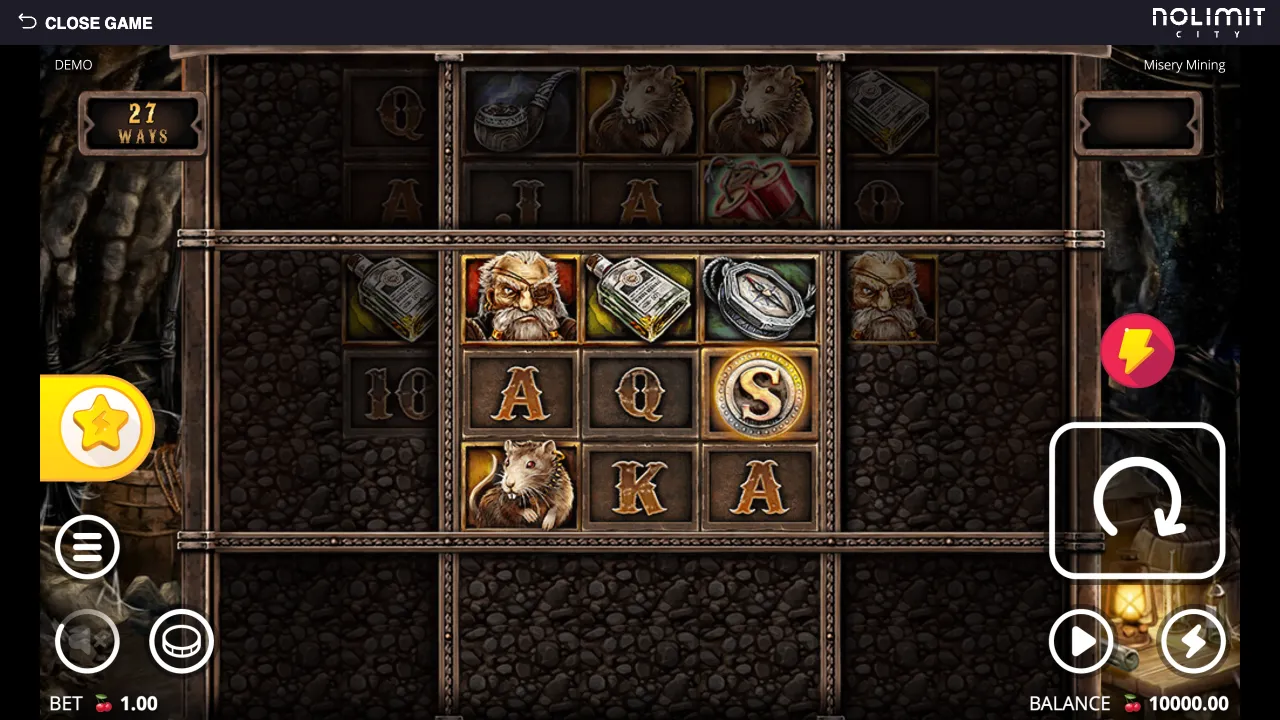Toggle the 27 WAYS indicator

(x=142, y=124)
